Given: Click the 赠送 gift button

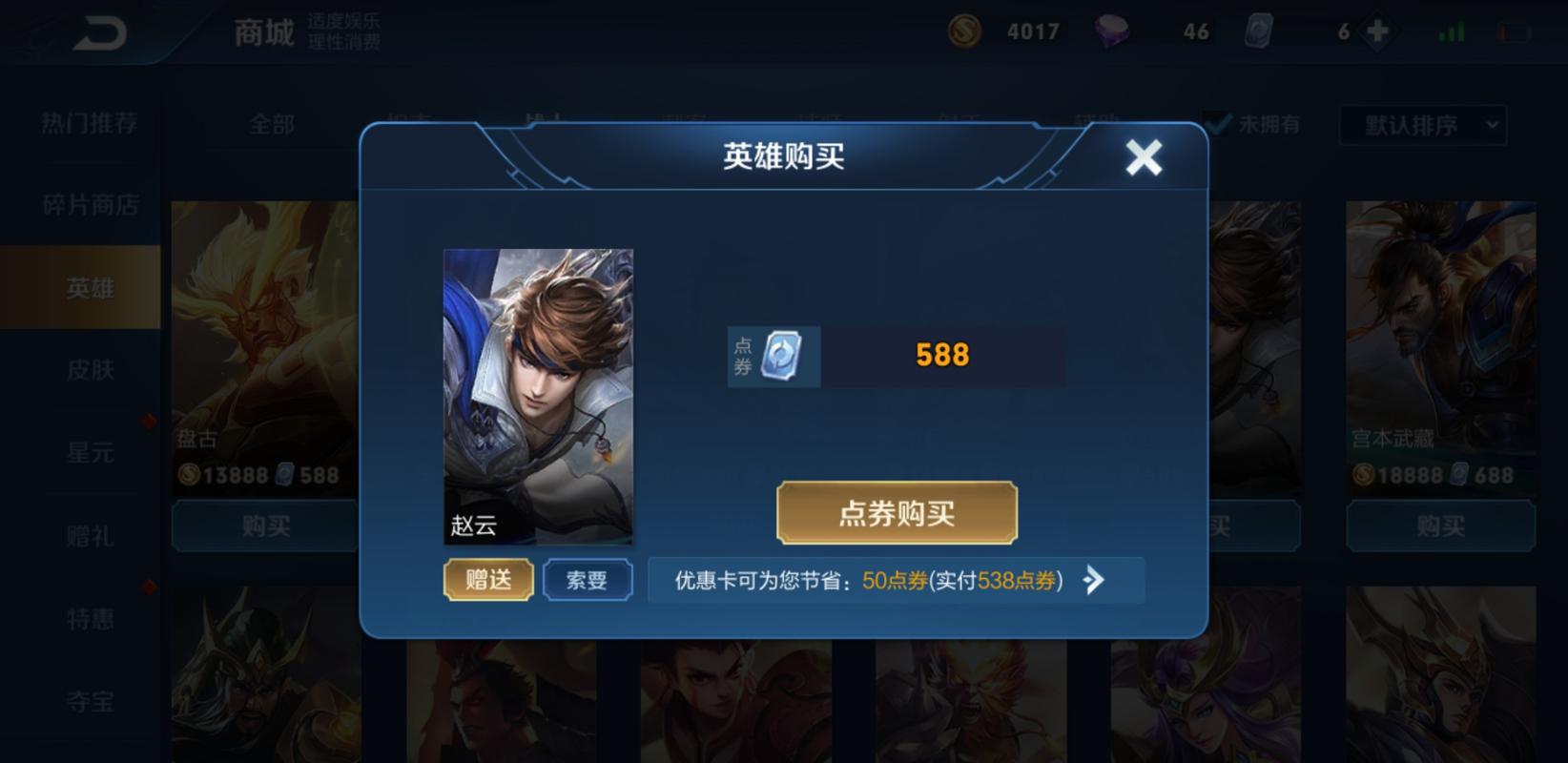Looking at the screenshot, I should pyautogui.click(x=487, y=579).
